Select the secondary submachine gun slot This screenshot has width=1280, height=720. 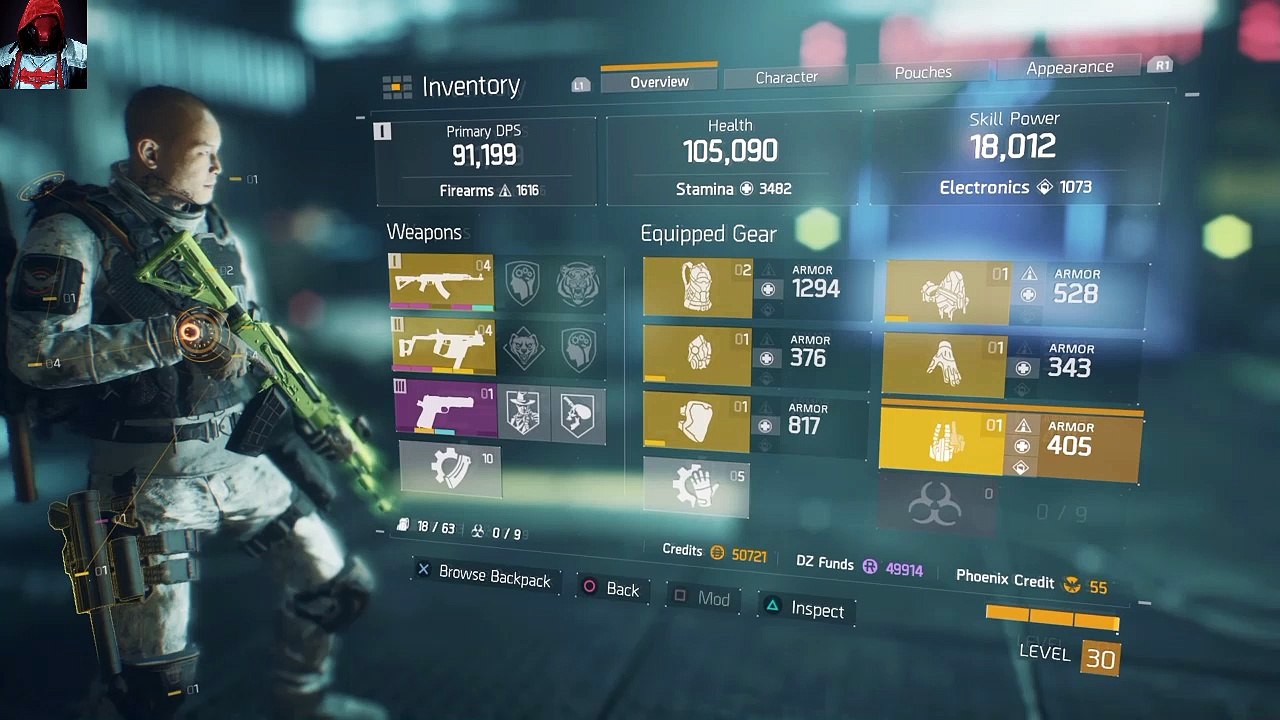pyautogui.click(x=443, y=346)
